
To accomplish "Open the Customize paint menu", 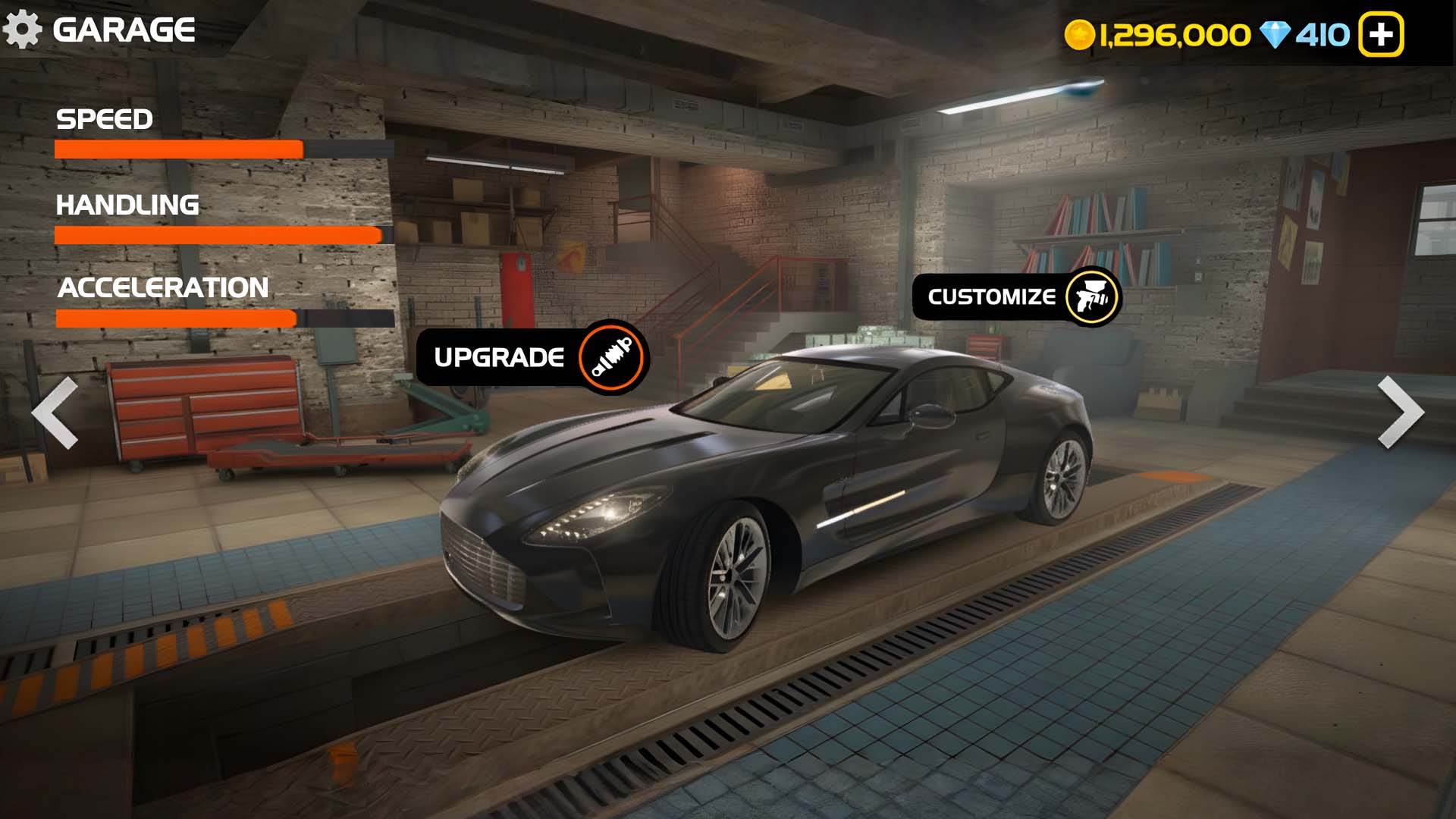I will click(x=1016, y=297).
